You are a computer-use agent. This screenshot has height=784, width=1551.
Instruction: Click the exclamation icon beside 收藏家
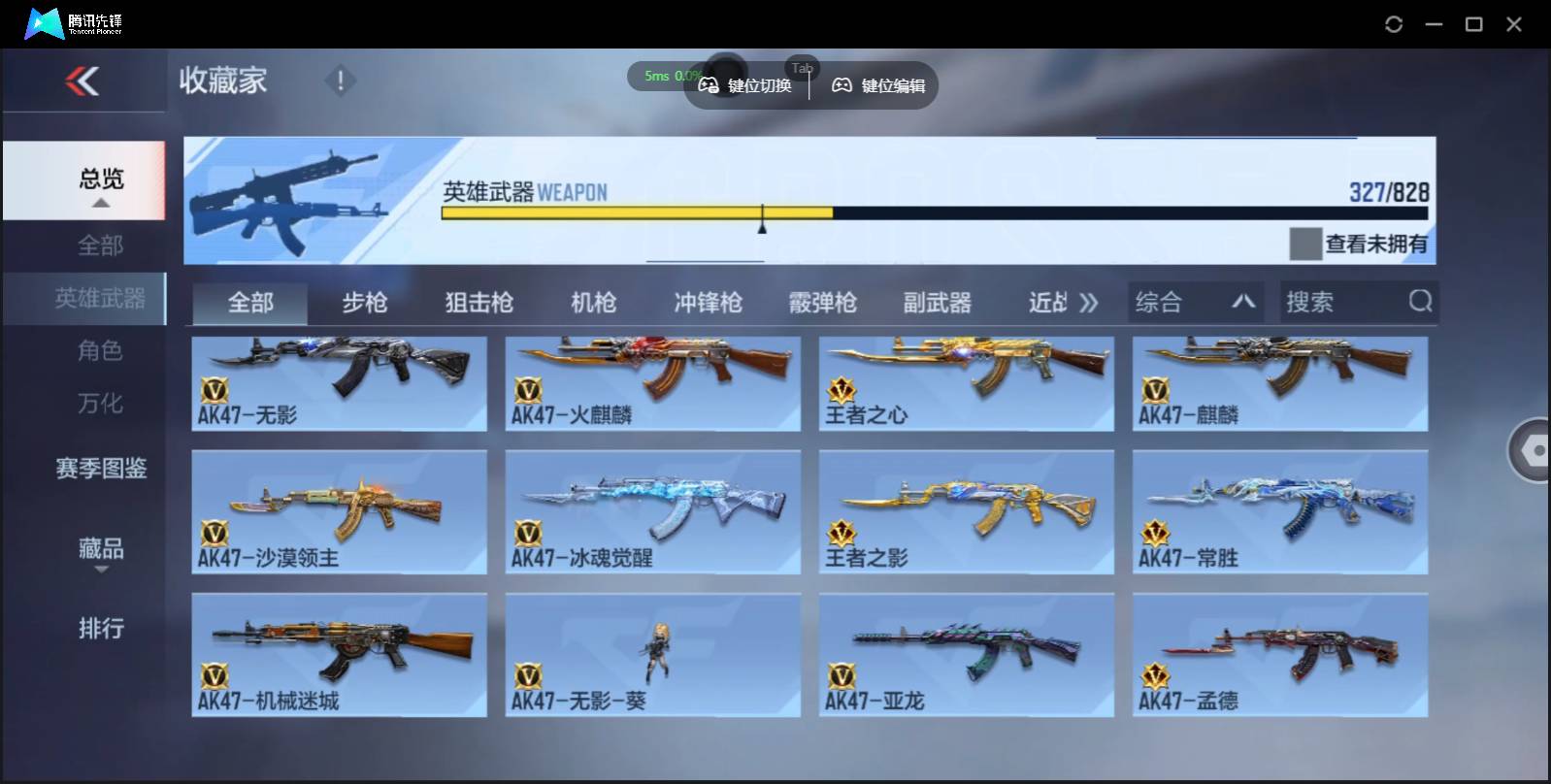tap(340, 82)
